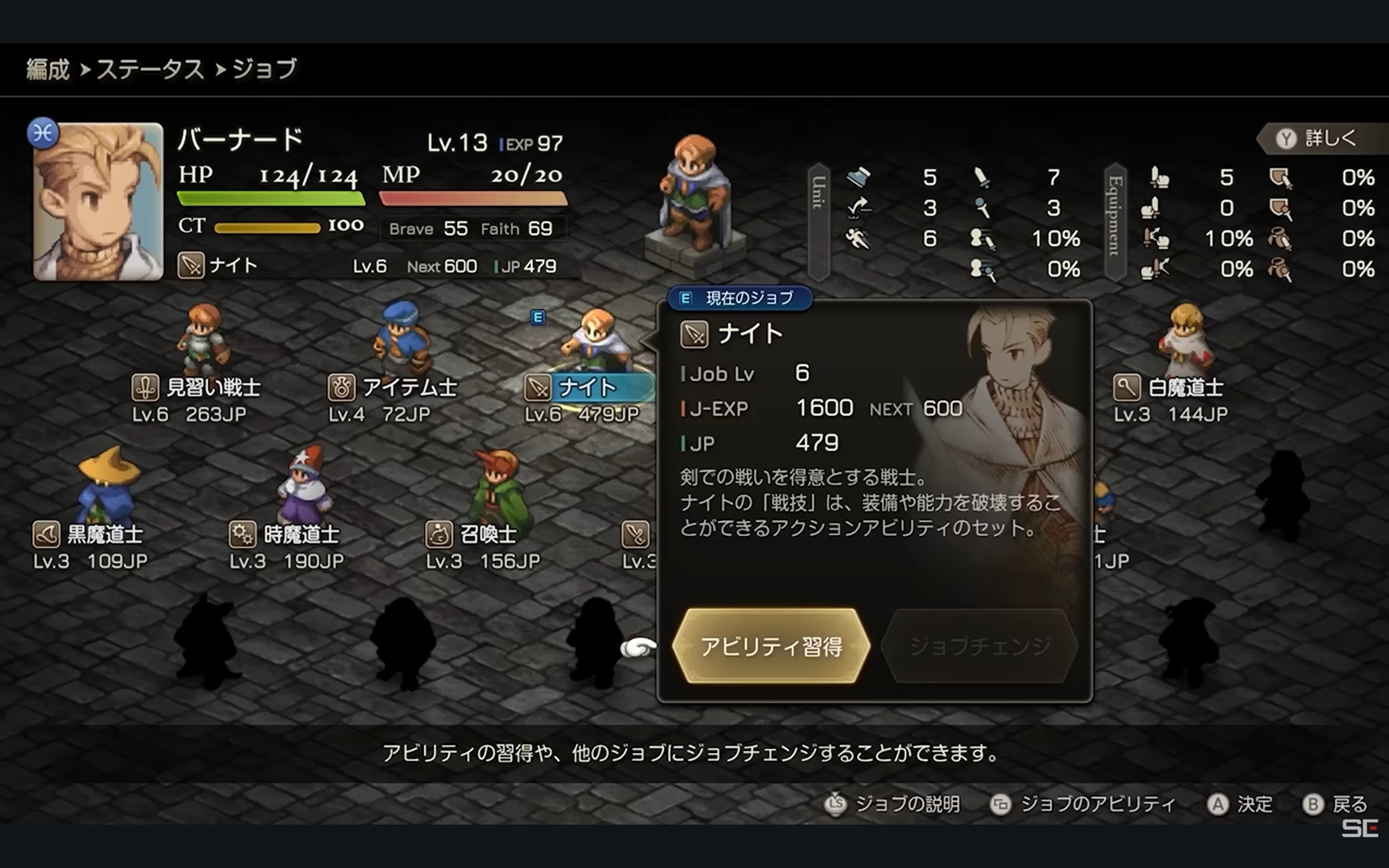Select the 召喚士 (Summoner) job icon

[440, 535]
